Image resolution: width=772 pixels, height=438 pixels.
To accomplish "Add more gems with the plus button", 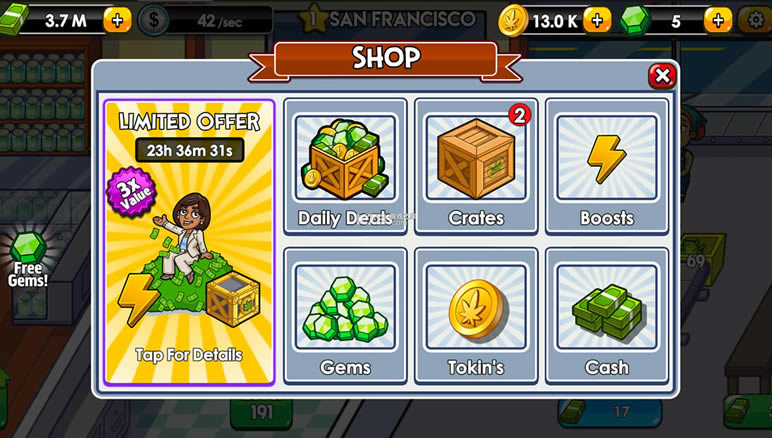I will click(717, 20).
